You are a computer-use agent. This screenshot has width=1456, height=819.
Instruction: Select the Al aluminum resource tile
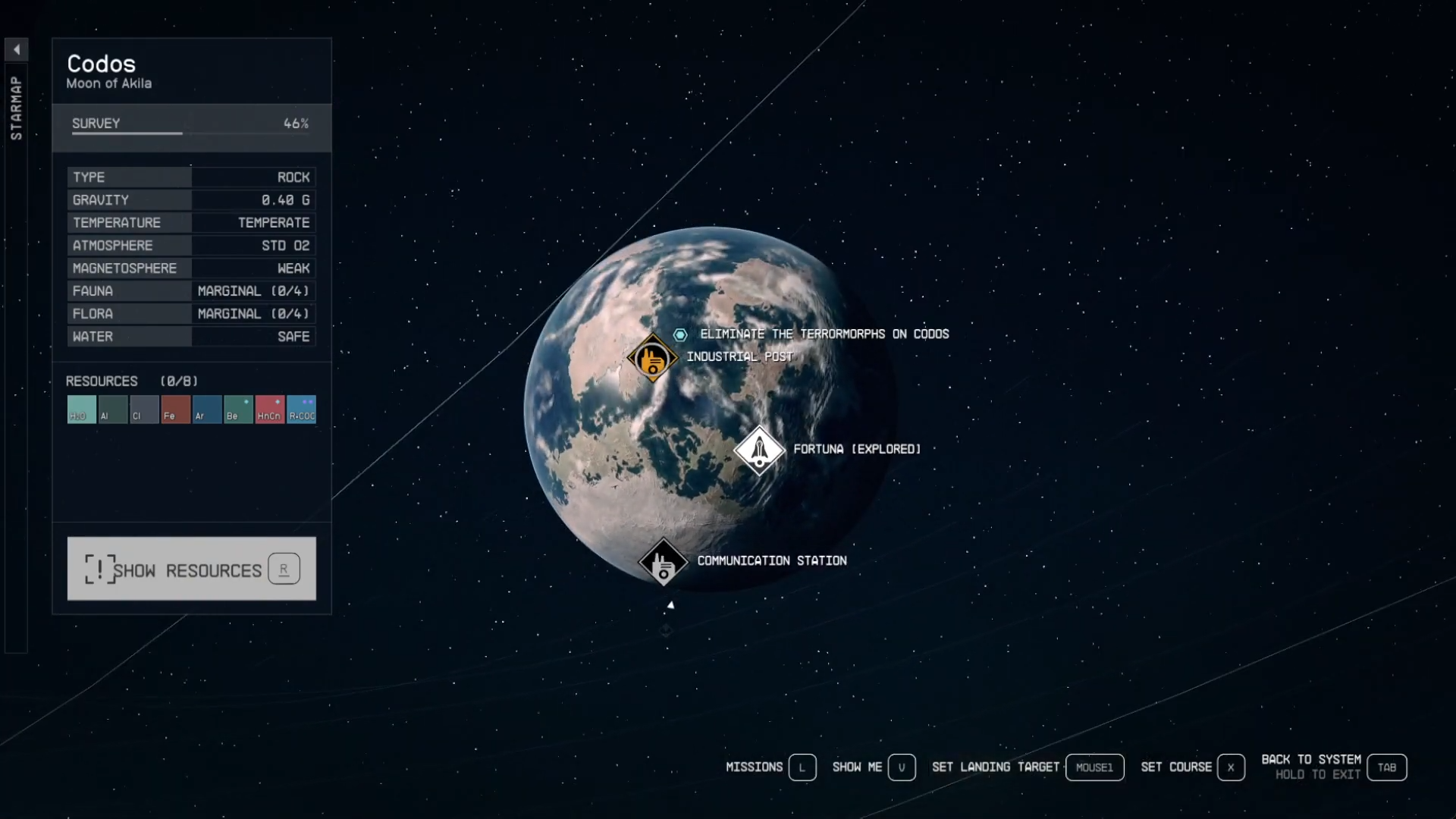[113, 409]
